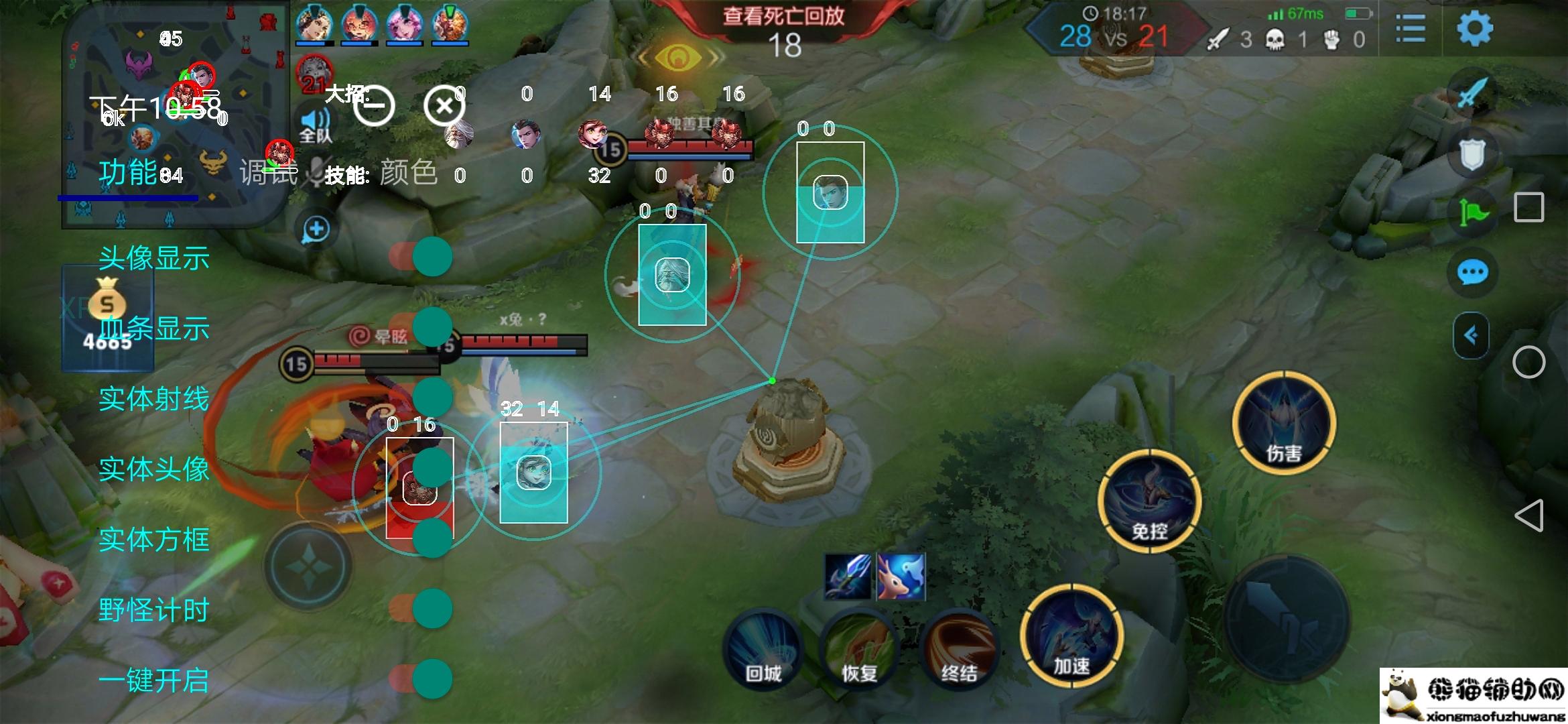
Task: Use the 伤害 damage skill
Action: (x=1283, y=422)
